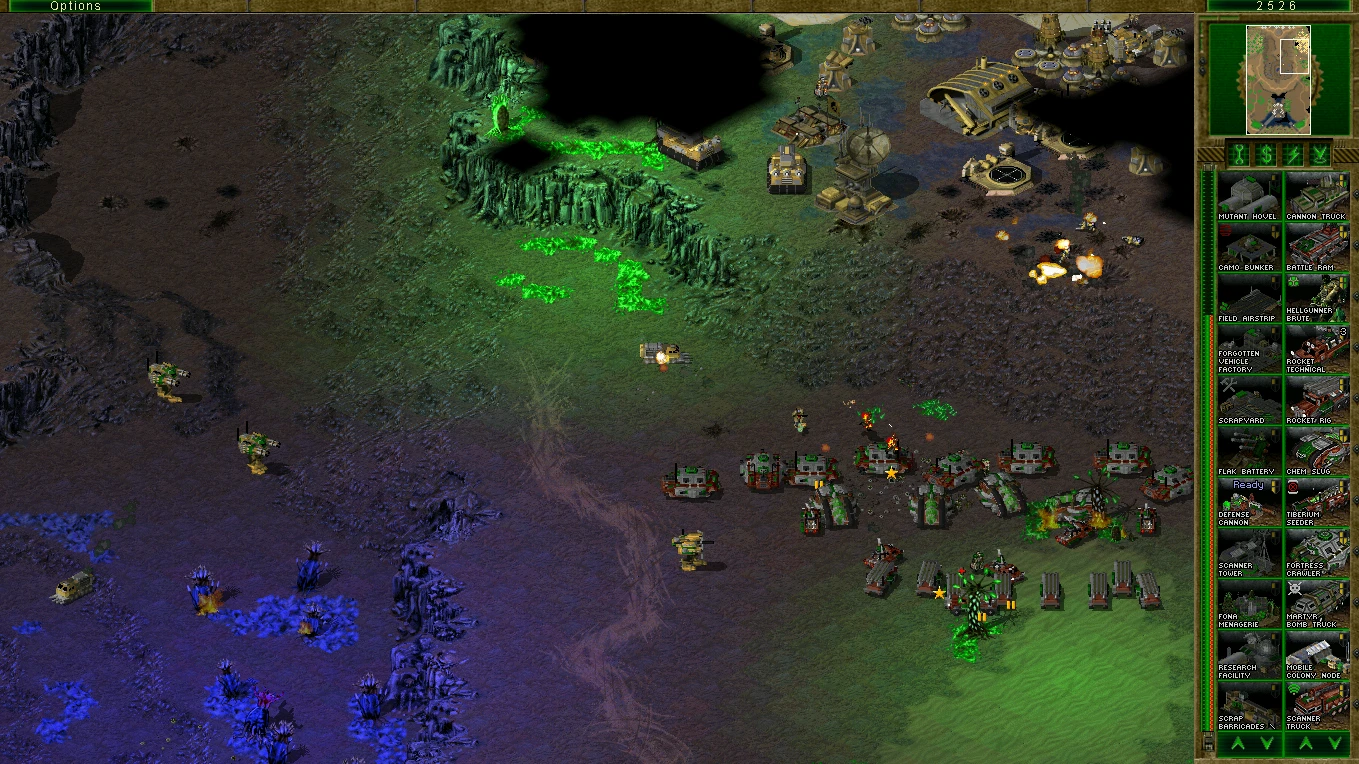Image resolution: width=1359 pixels, height=764 pixels.
Task: Build a Martyr Bomb Truck
Action: pos(1316,604)
